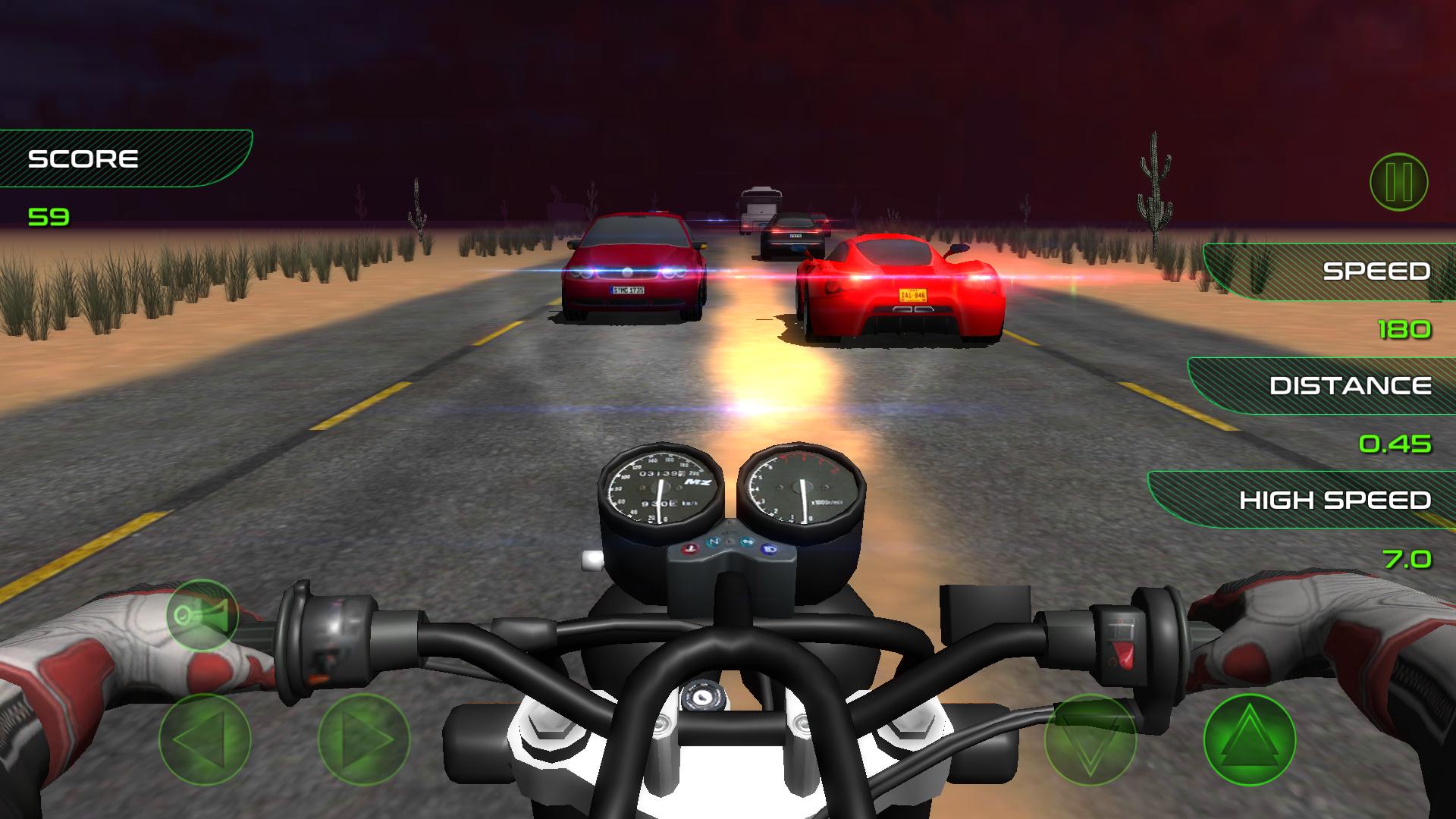Tap the score value 59
1456x819 pixels.
(48, 218)
